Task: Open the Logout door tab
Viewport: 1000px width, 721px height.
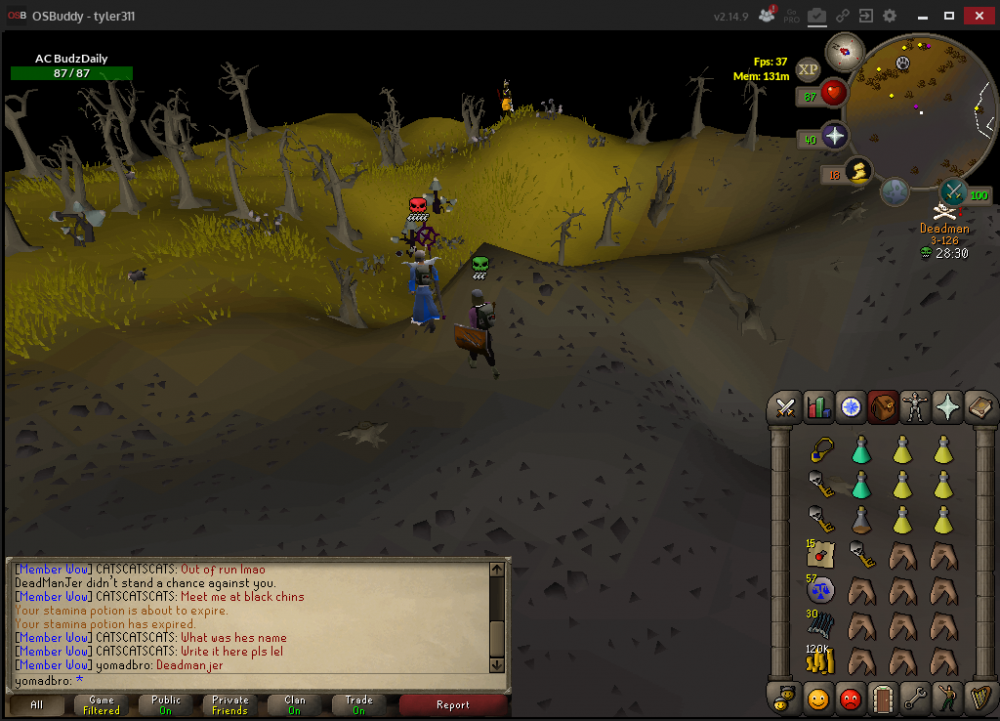Action: click(x=883, y=696)
